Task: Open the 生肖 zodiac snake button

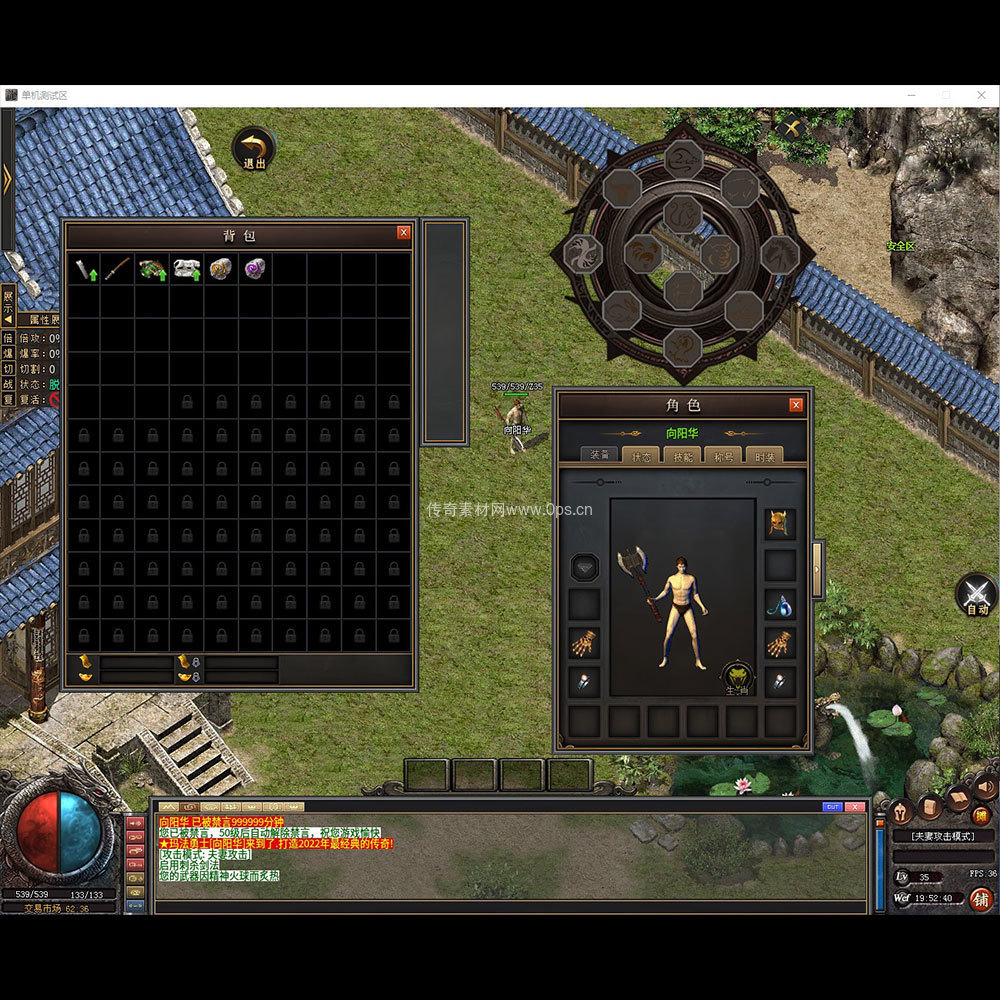Action: (x=738, y=677)
